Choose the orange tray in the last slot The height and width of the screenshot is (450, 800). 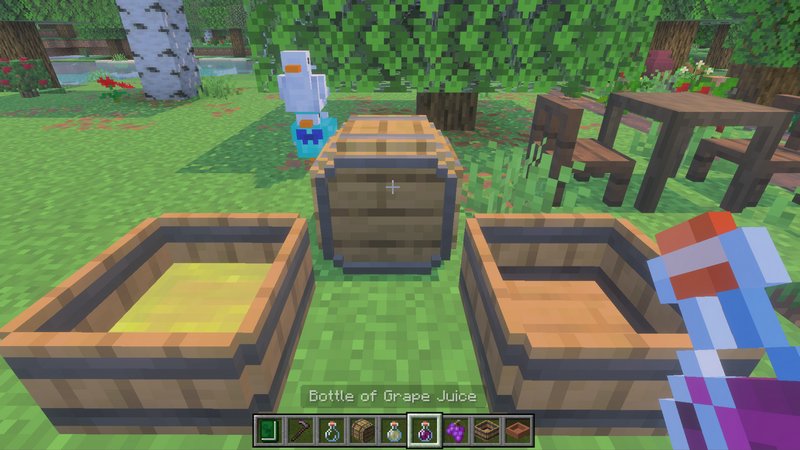[518, 431]
